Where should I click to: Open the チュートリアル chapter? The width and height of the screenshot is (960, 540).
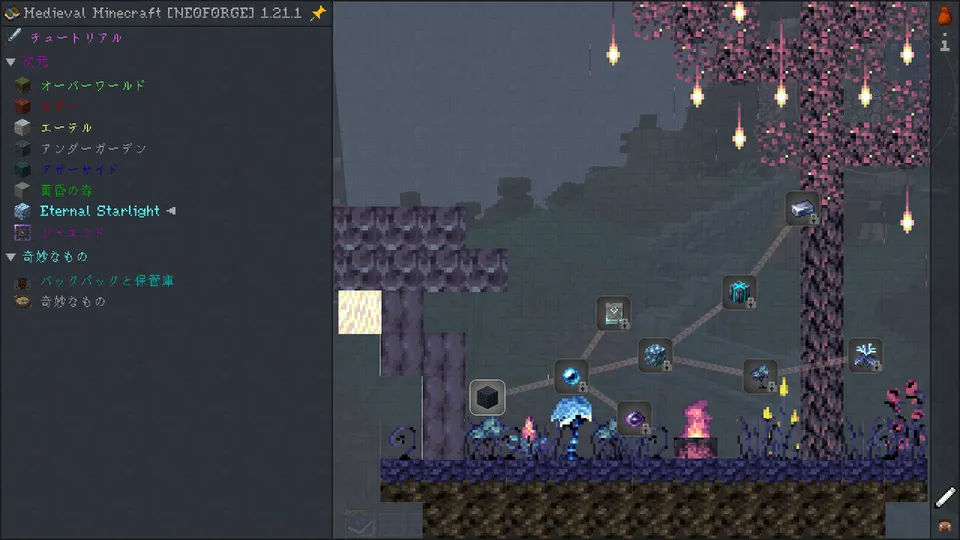point(76,38)
